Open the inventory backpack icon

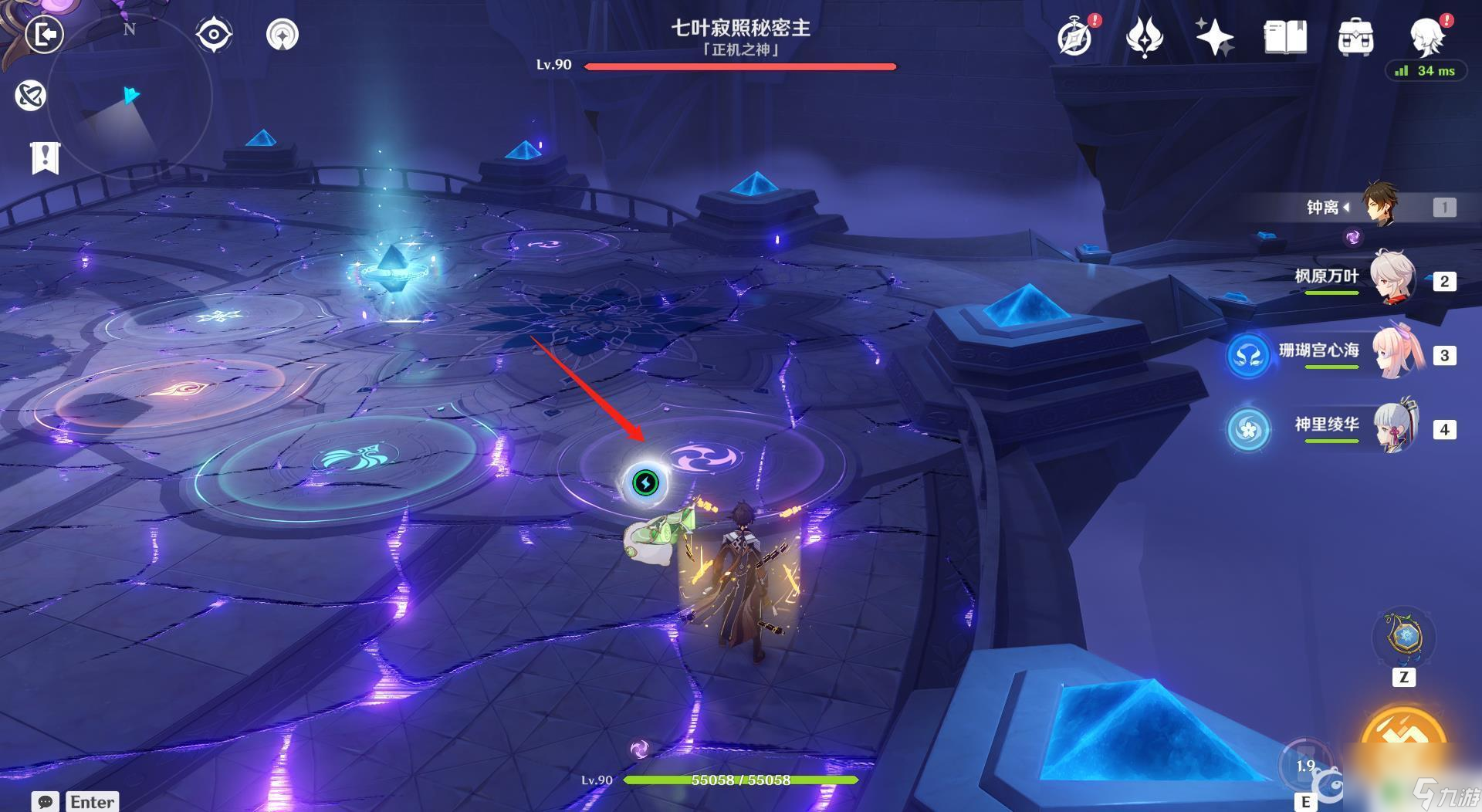point(1355,37)
